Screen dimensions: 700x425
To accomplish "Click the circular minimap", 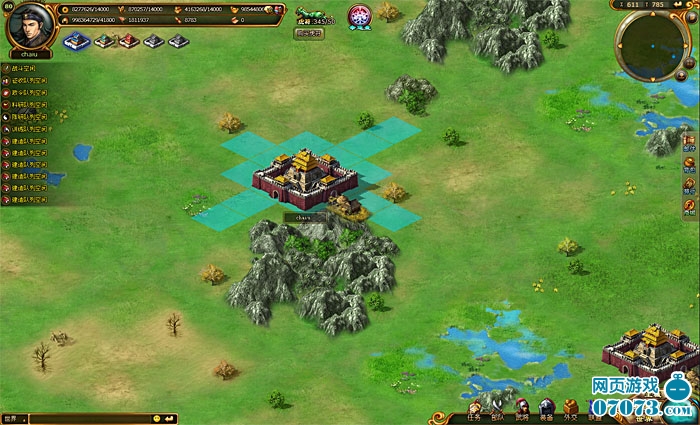I will [651, 45].
